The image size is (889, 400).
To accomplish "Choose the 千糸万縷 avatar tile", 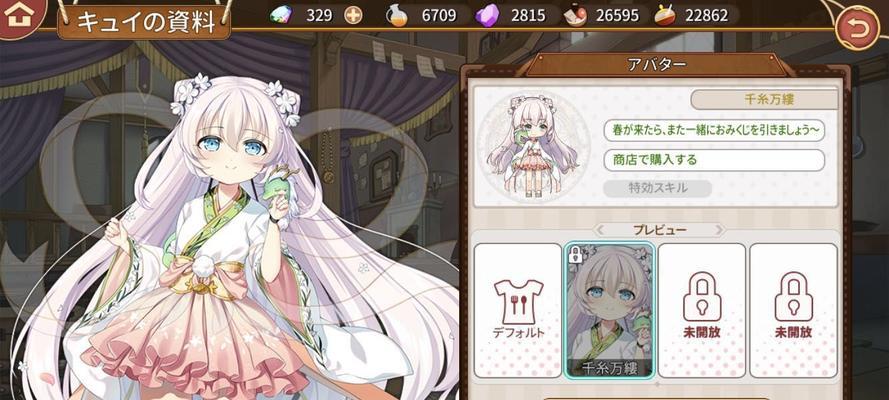I will pos(609,310).
